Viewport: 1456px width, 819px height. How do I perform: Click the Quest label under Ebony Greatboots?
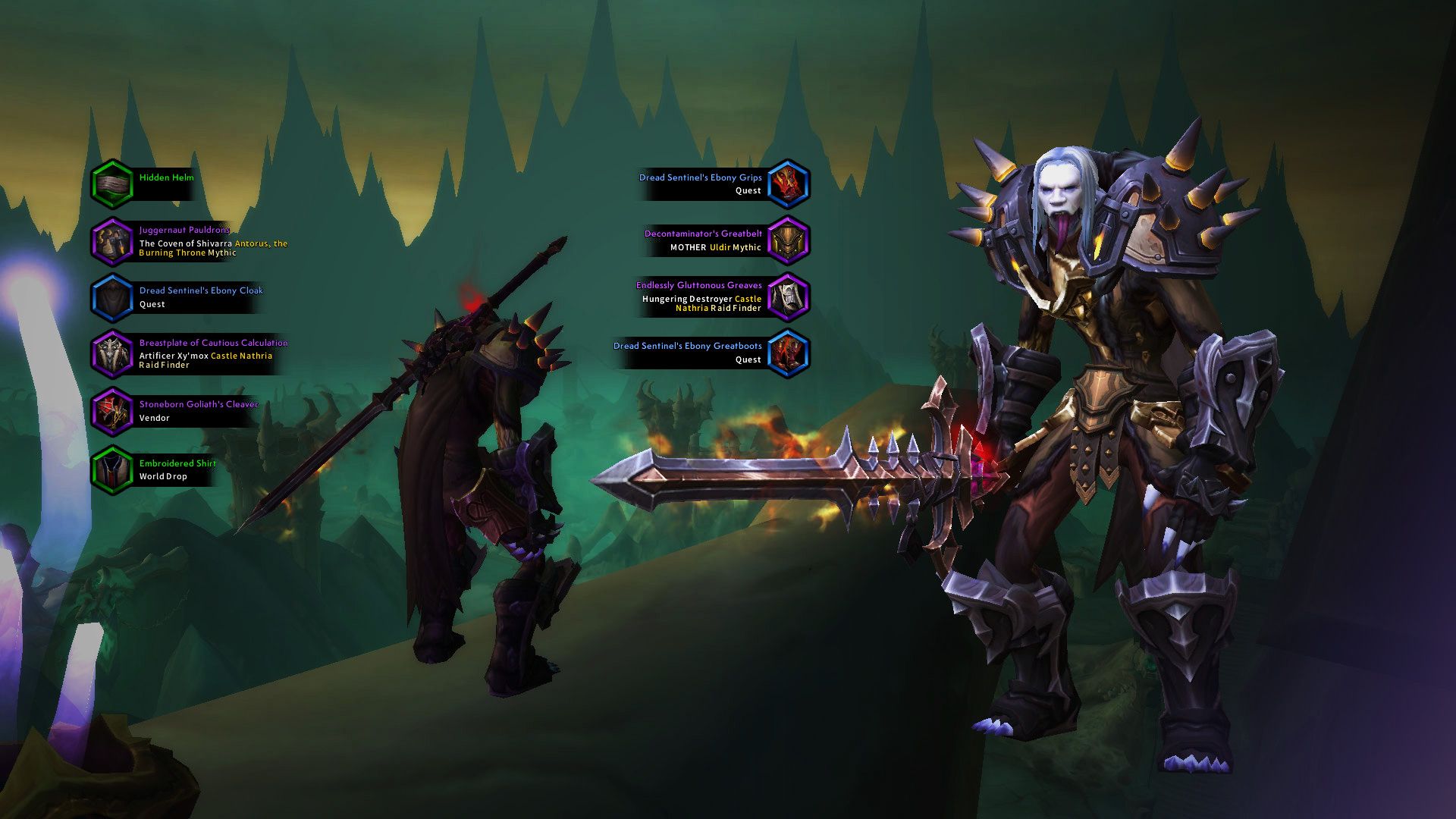tap(748, 359)
